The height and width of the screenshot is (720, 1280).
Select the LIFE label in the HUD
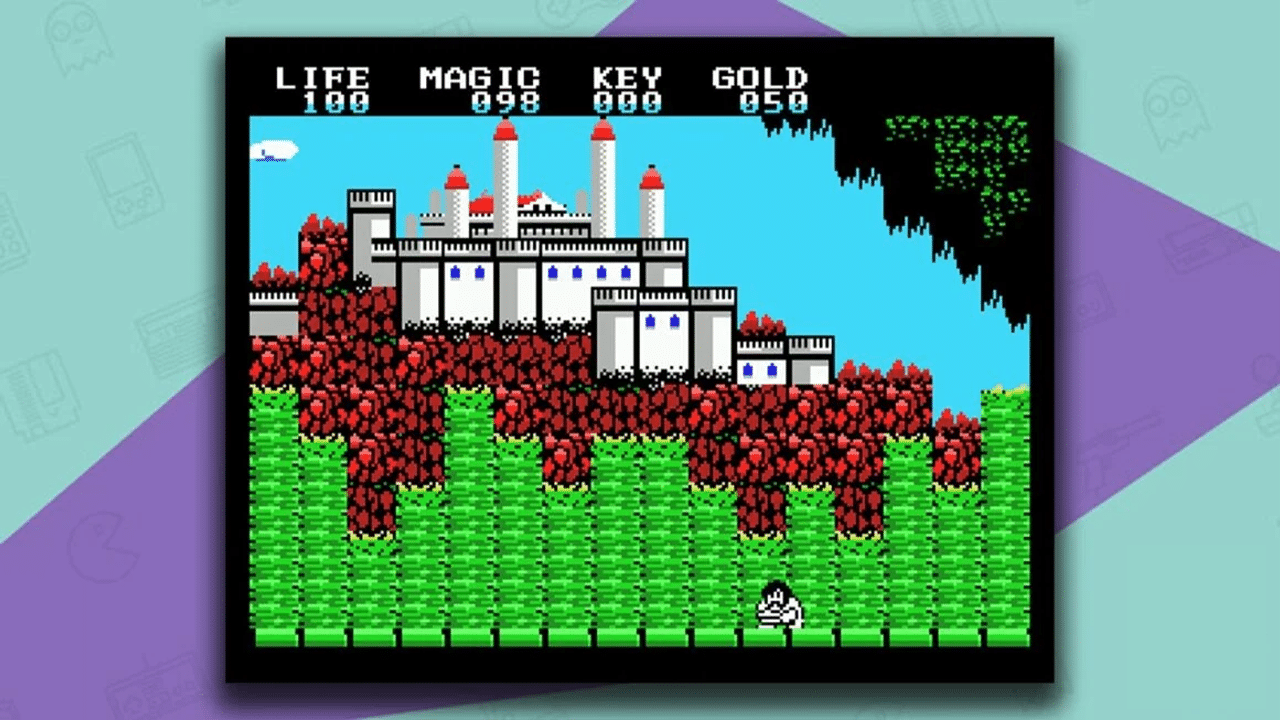point(323,75)
